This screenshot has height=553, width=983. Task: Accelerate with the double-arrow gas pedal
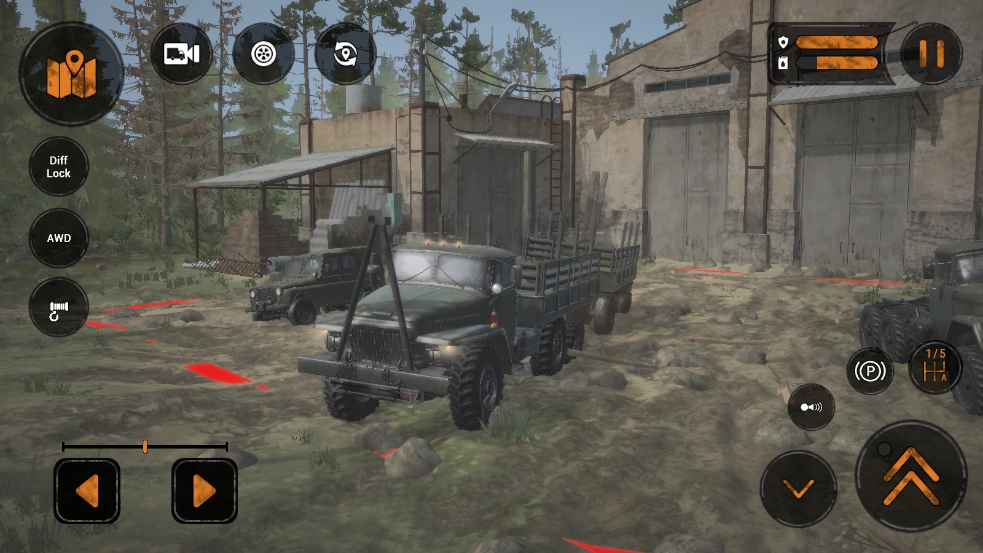tap(911, 476)
